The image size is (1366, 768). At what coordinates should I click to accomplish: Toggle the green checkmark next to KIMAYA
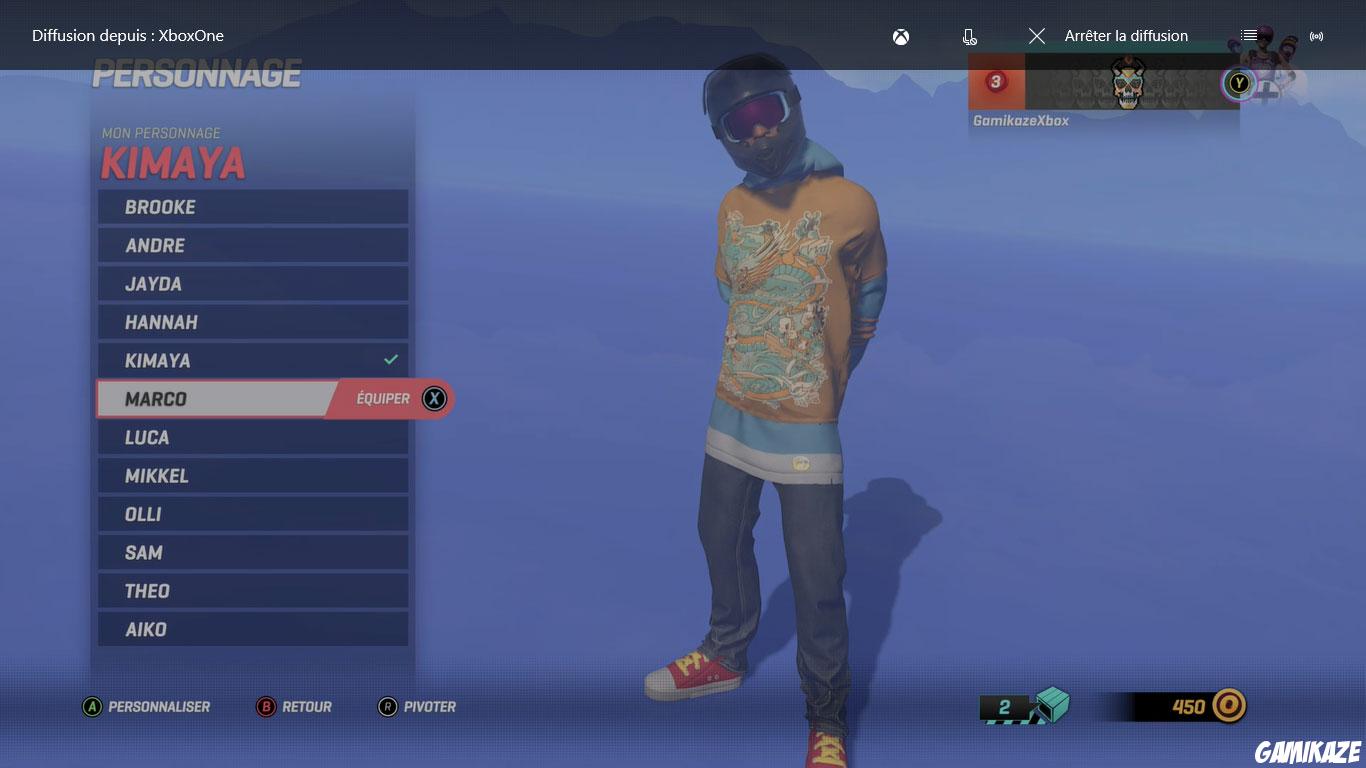(392, 360)
